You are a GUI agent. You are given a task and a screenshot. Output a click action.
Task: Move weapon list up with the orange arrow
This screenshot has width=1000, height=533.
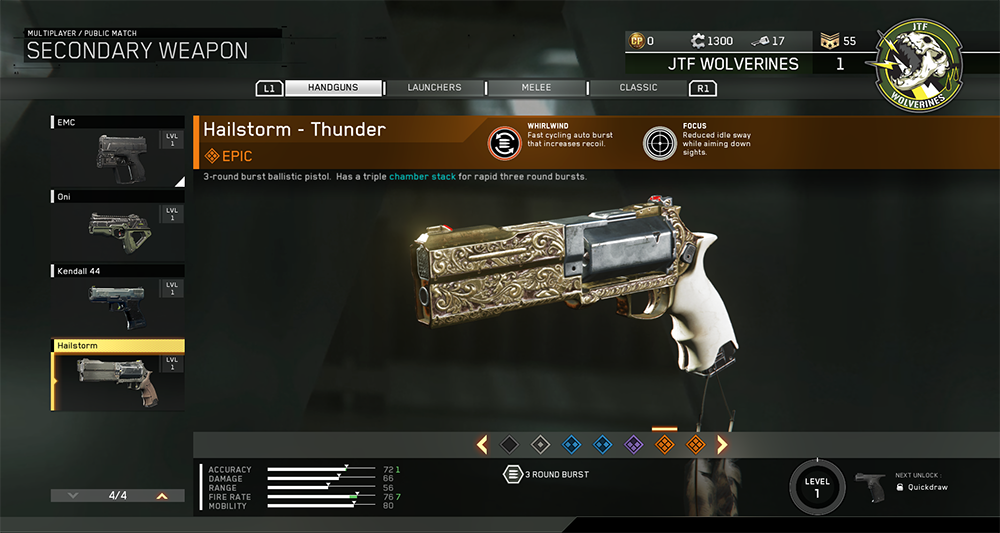tap(161, 495)
